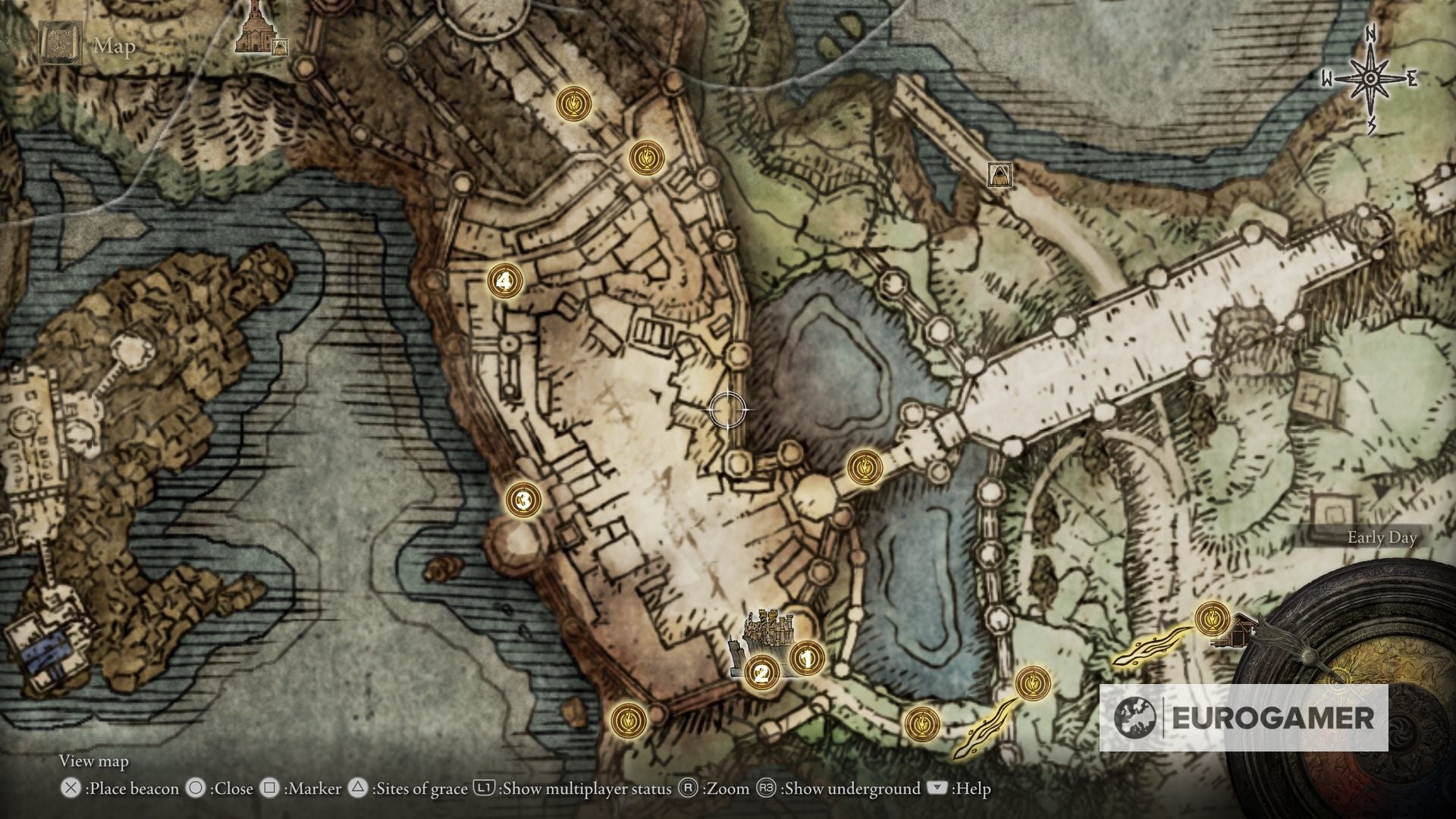This screenshot has width=1456, height=819.
Task: Expand the map view using View map
Action: [94, 761]
